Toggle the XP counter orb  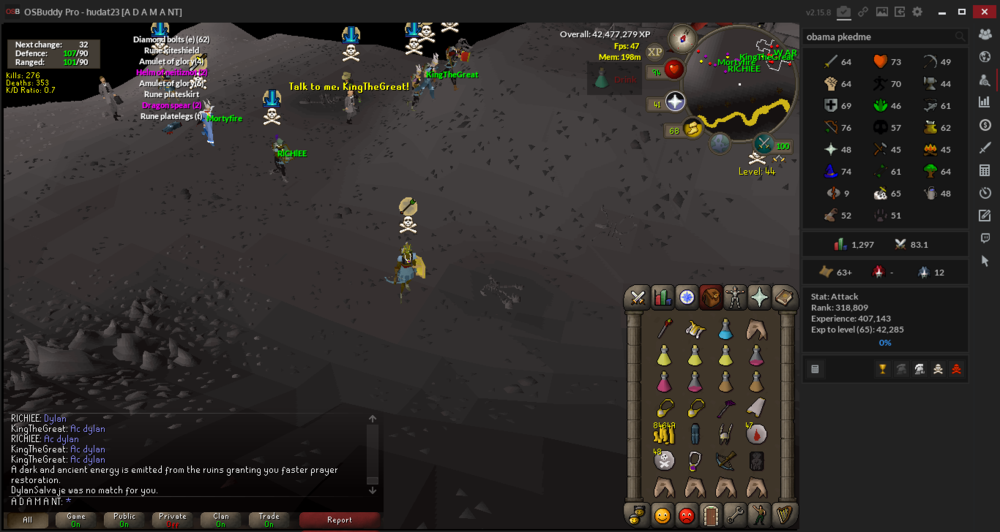click(655, 52)
